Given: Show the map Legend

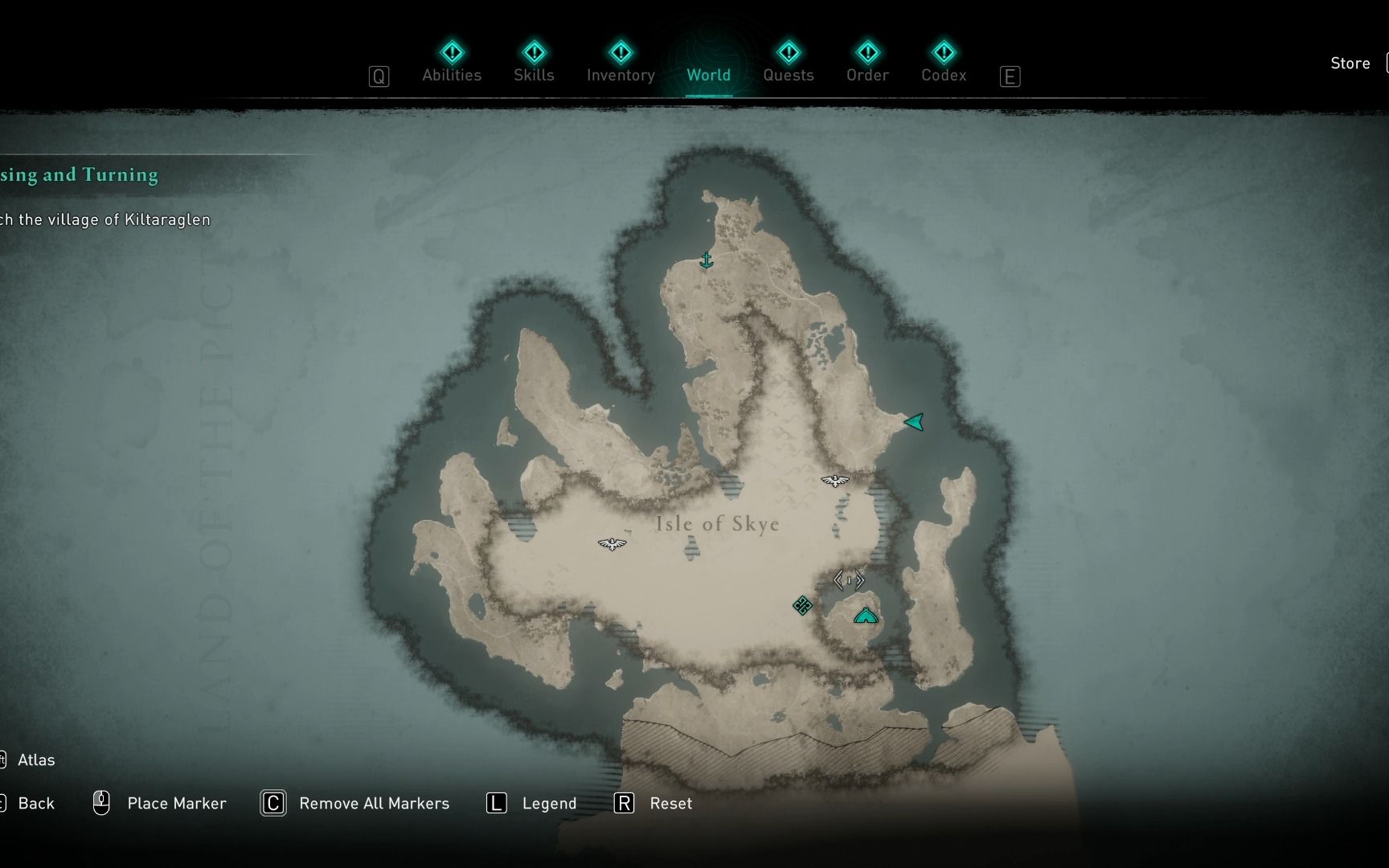Looking at the screenshot, I should (x=548, y=803).
